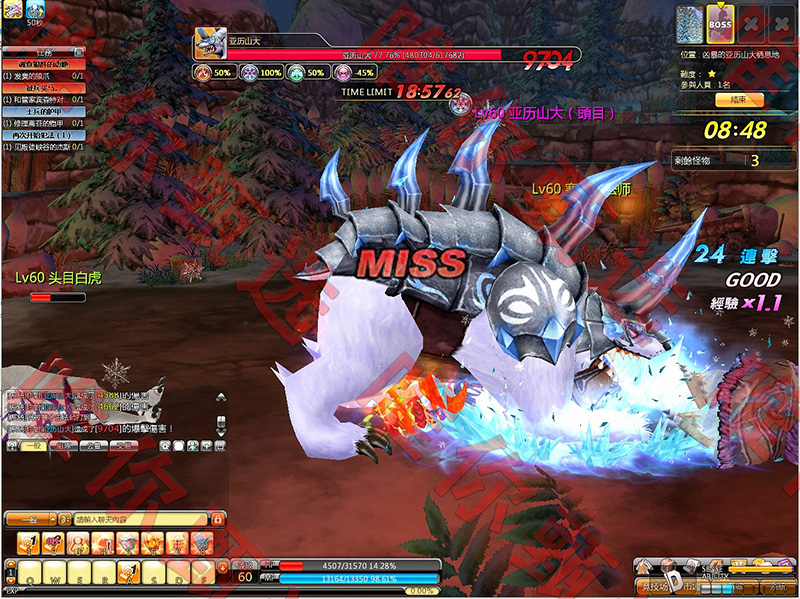This screenshot has width=800, height=599.
Task: Click the chat text input field
Action: [x=140, y=519]
